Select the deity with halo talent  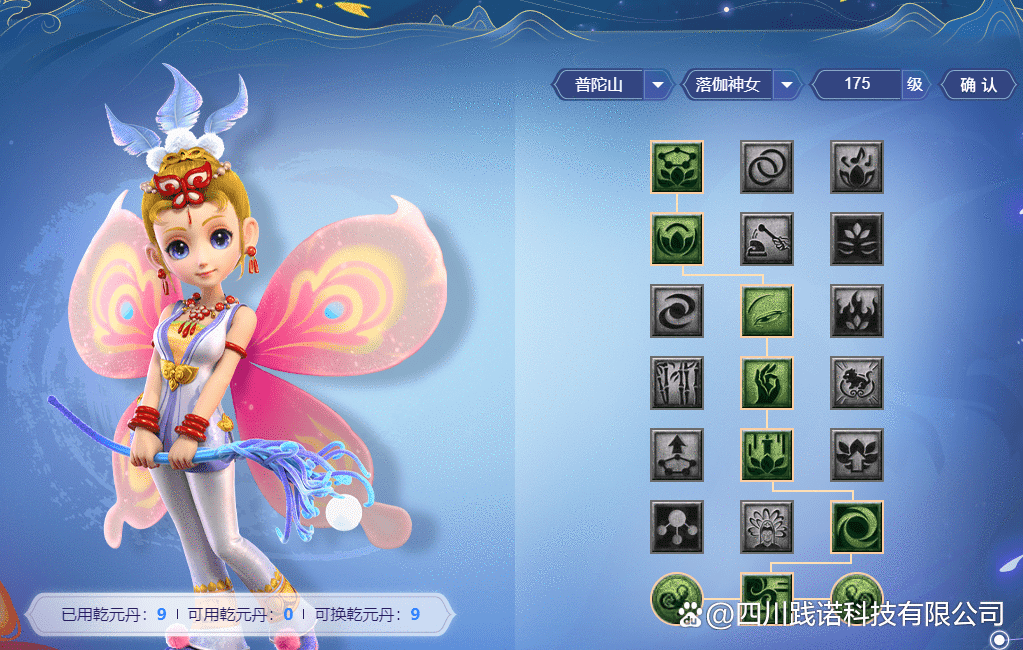tap(767, 527)
